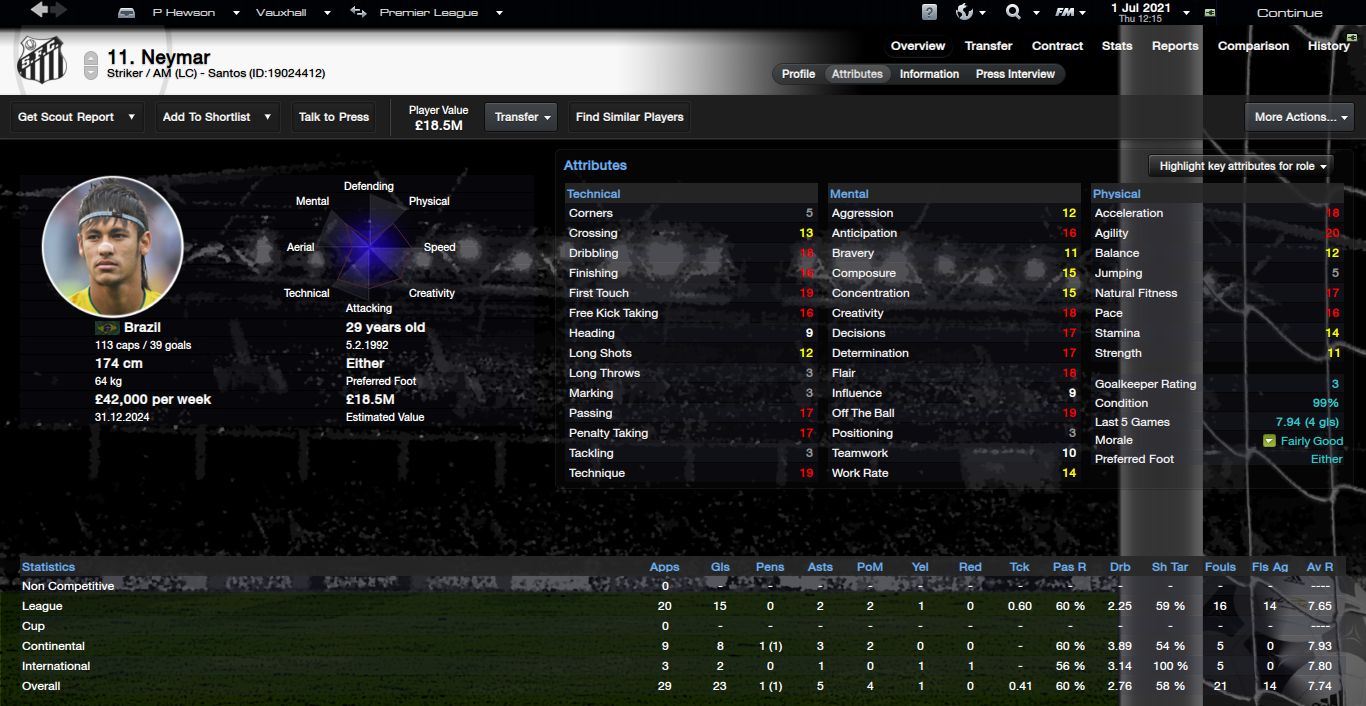Open the Press Interview sub-tab
This screenshot has height=706, width=1366.
coord(1015,74)
